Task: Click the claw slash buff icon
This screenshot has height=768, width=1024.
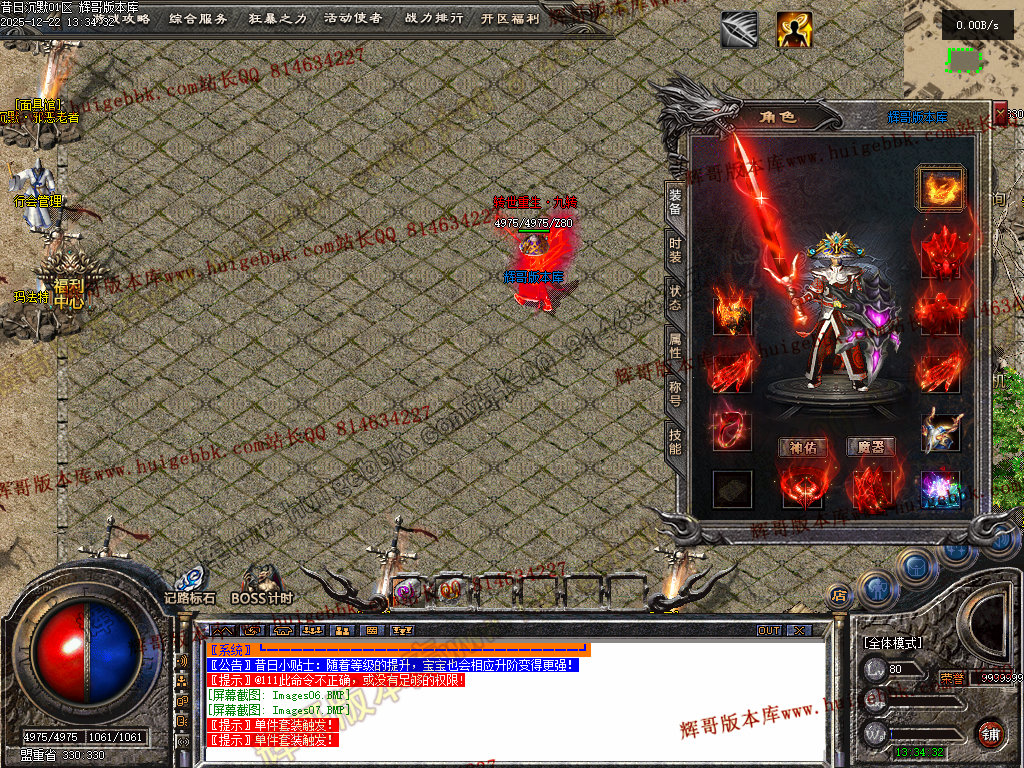Action: tap(739, 30)
